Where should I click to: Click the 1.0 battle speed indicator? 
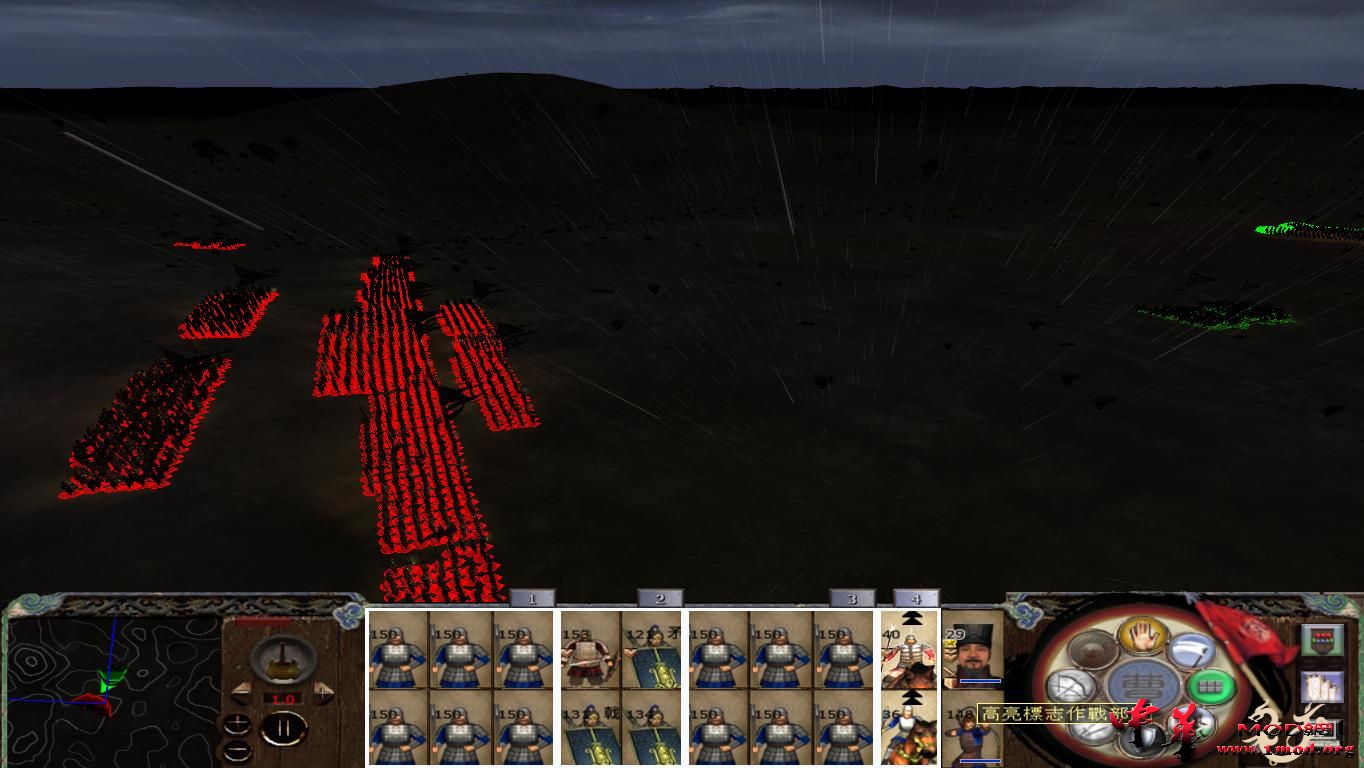pyautogui.click(x=283, y=698)
